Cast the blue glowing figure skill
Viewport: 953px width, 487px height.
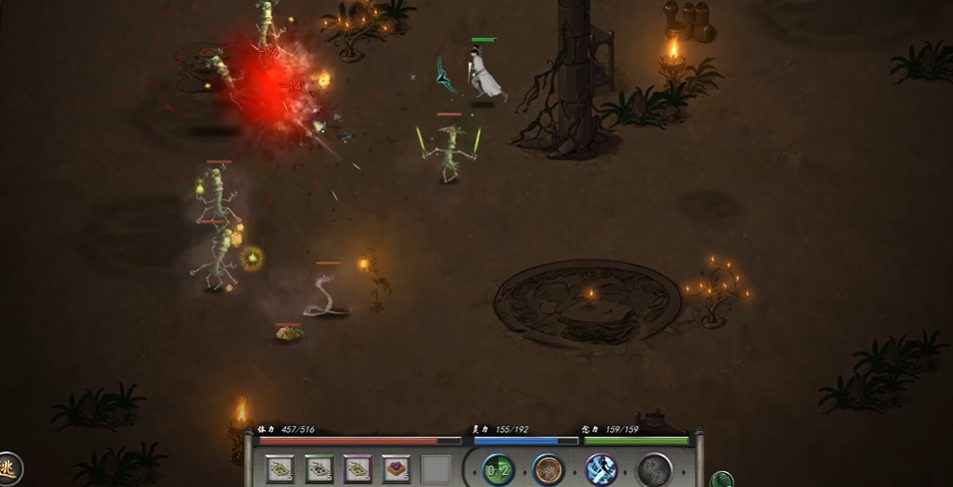(601, 469)
